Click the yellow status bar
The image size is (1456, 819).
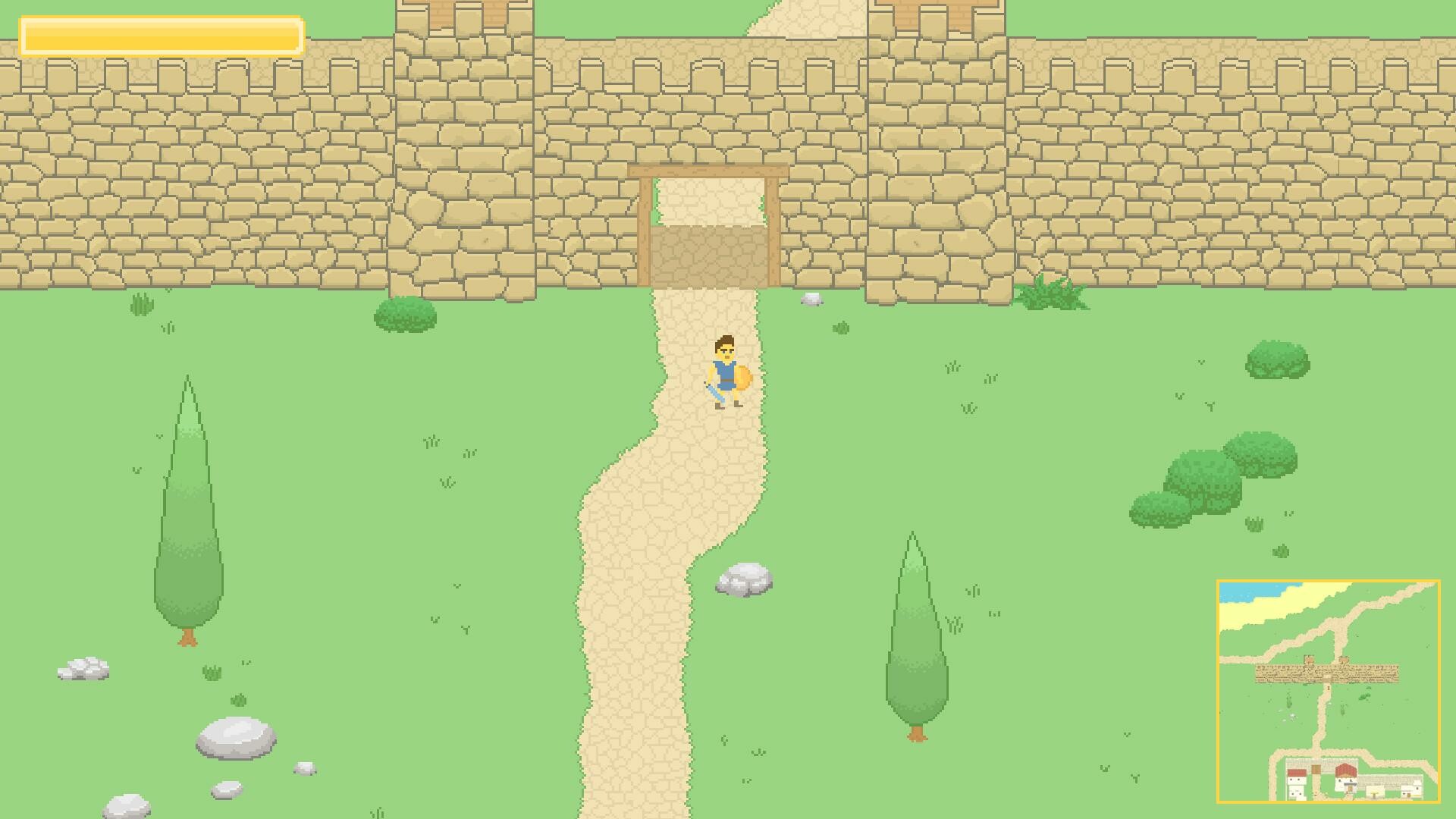tap(163, 36)
